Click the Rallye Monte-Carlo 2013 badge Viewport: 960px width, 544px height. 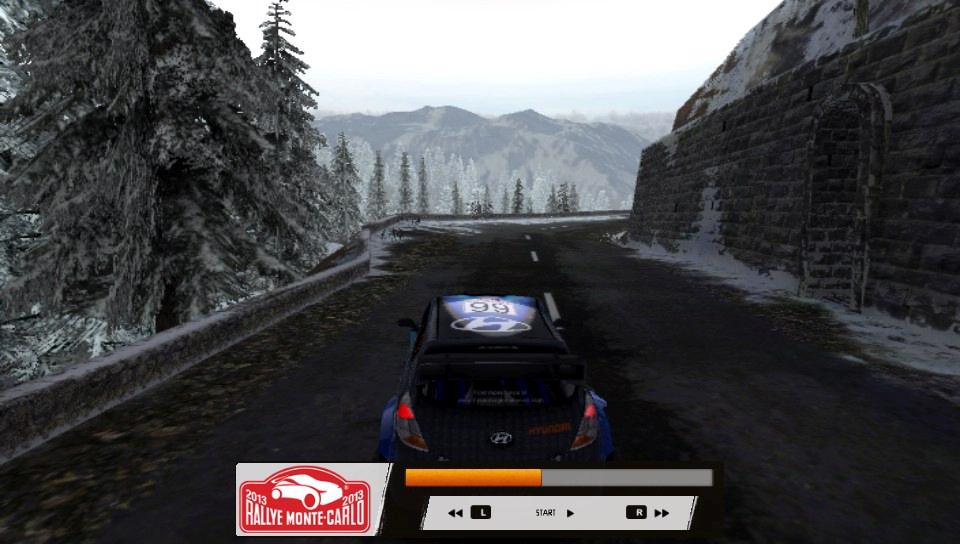304,499
